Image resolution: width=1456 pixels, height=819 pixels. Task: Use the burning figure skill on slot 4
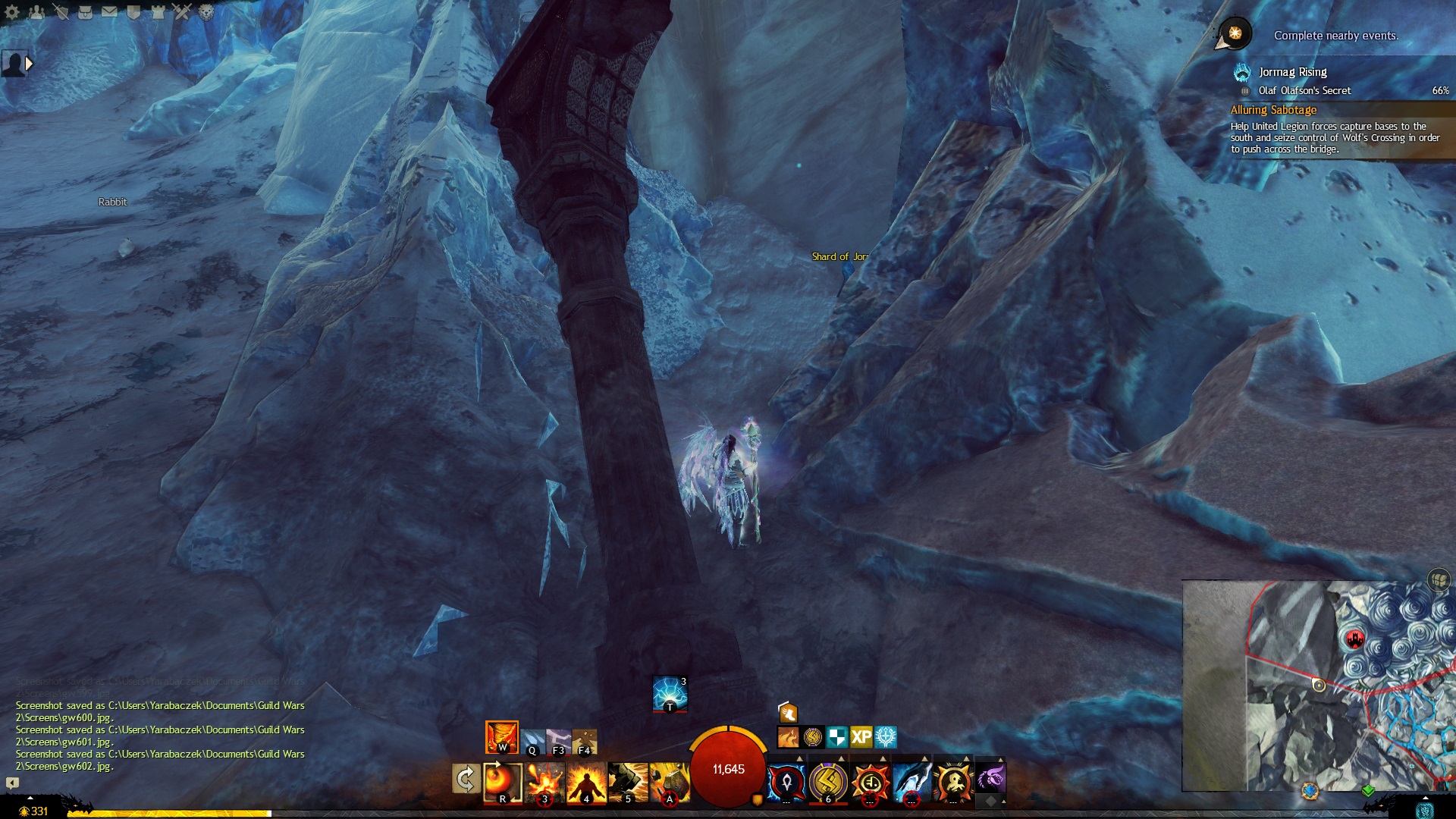tap(586, 782)
